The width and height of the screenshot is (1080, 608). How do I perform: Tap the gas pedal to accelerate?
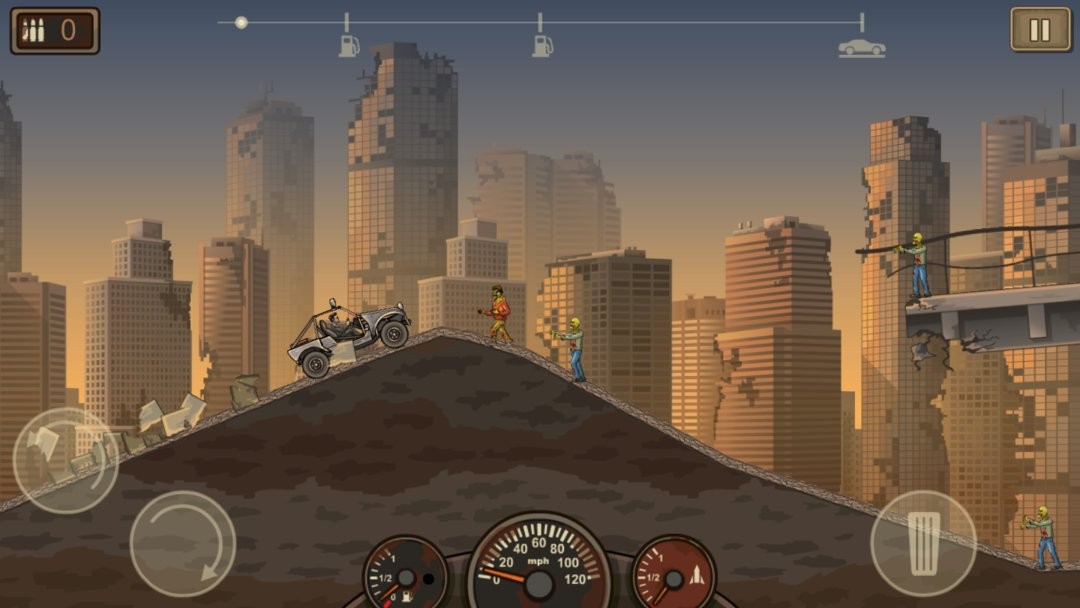point(922,543)
